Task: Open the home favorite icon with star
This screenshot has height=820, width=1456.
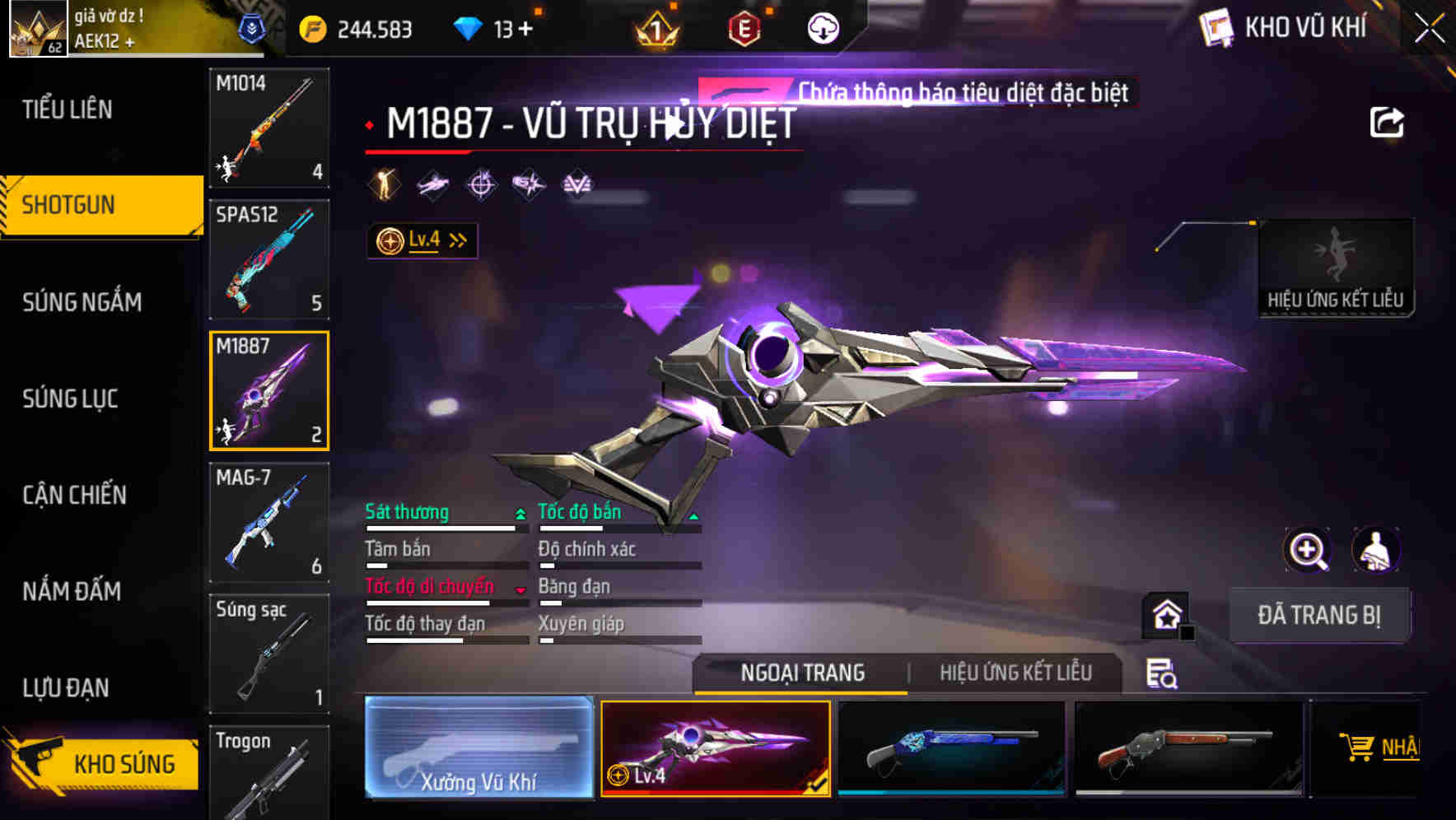Action: tap(1164, 614)
